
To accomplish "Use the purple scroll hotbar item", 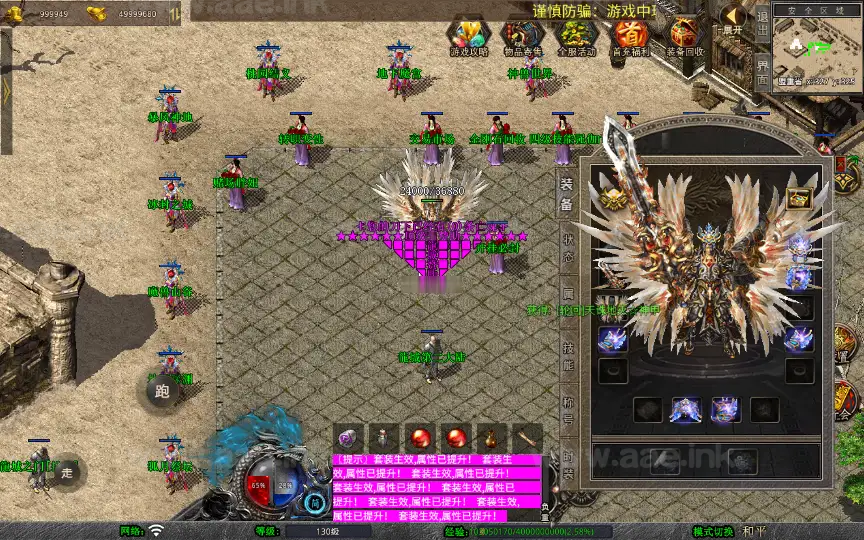I will (x=347, y=438).
